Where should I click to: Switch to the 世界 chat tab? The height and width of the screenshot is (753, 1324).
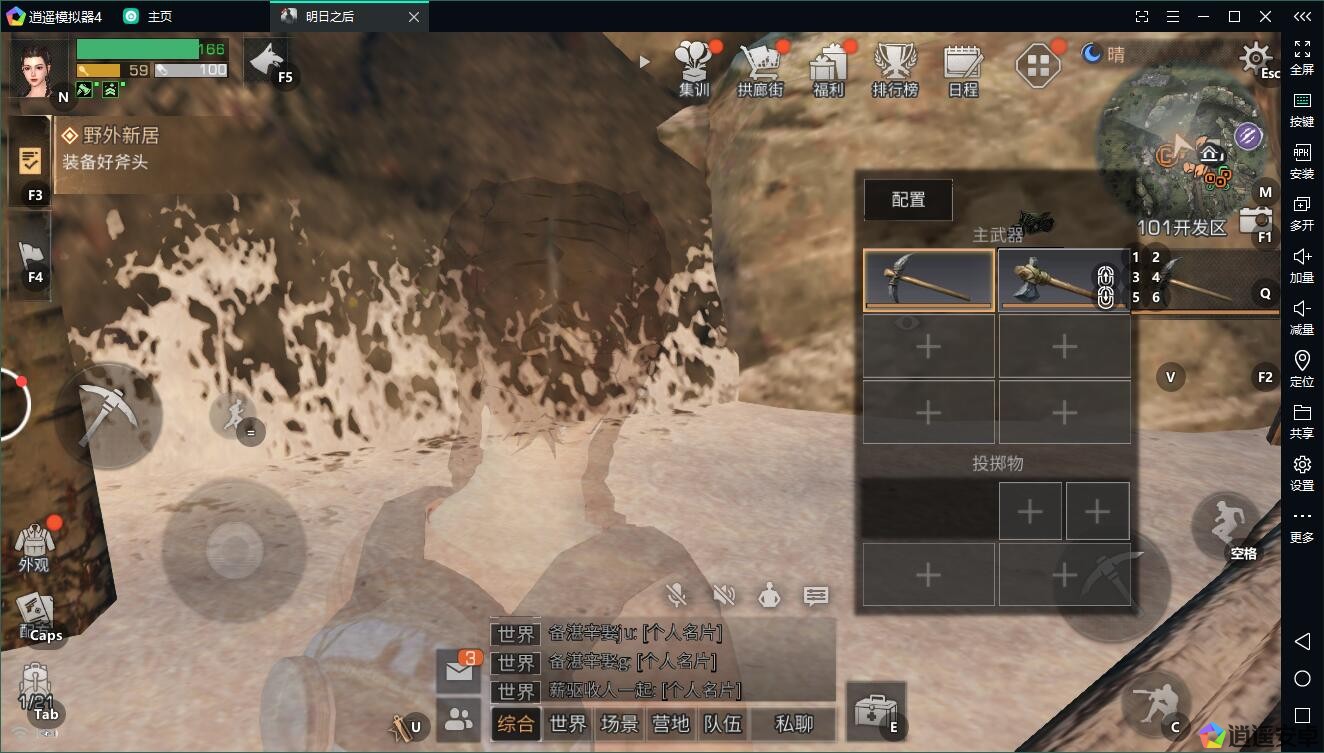[x=567, y=724]
